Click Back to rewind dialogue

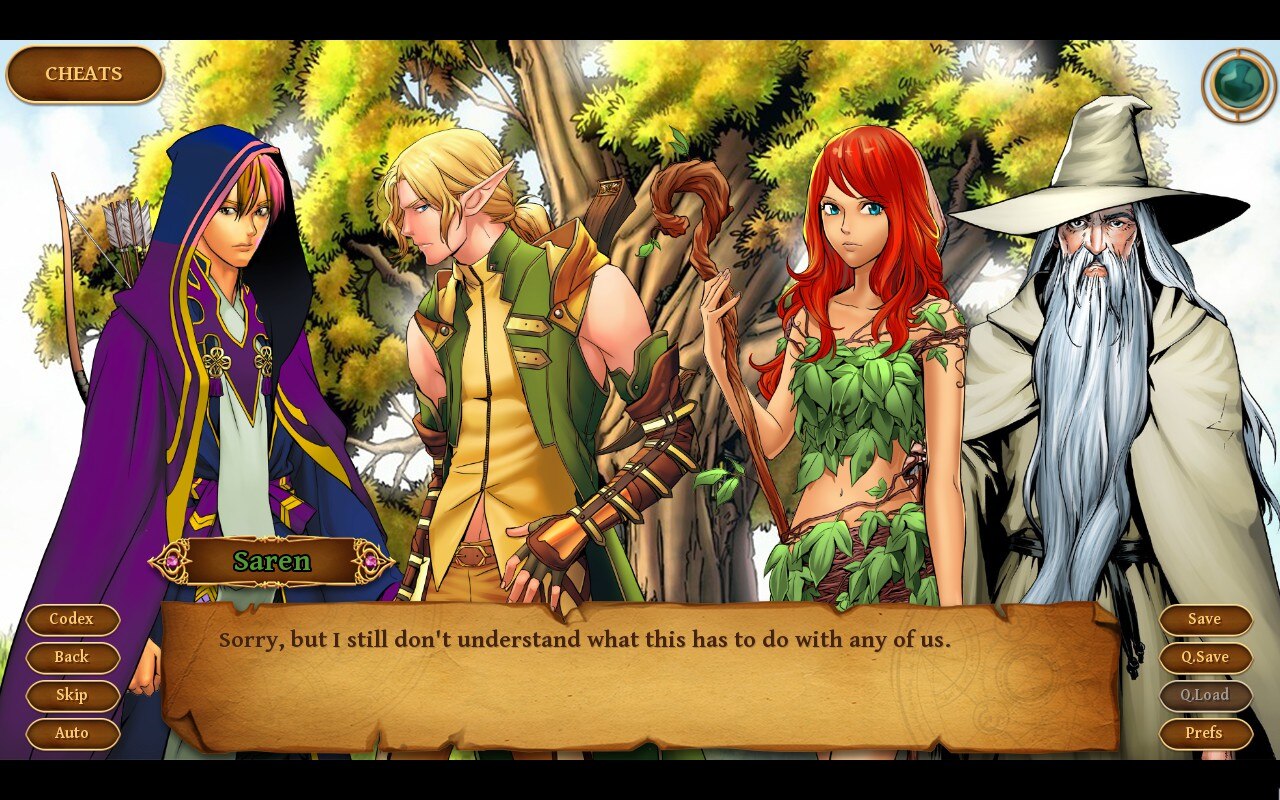pos(72,657)
